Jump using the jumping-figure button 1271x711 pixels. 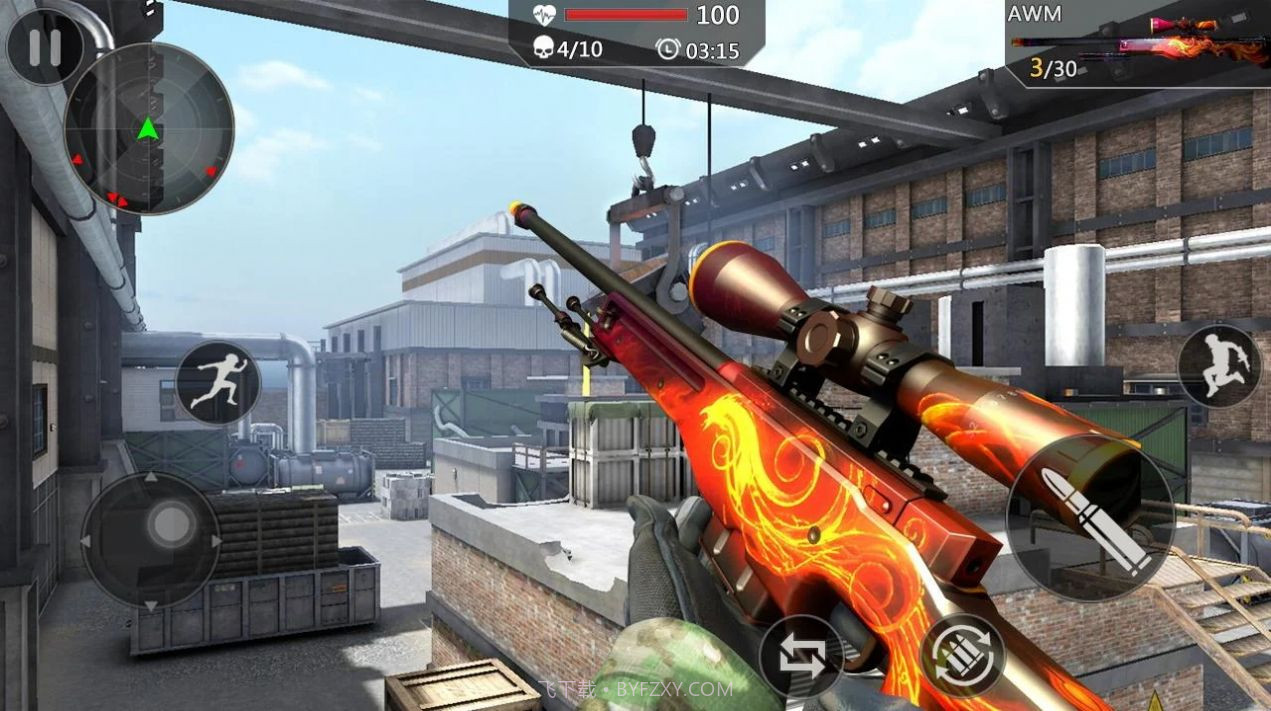(1219, 366)
